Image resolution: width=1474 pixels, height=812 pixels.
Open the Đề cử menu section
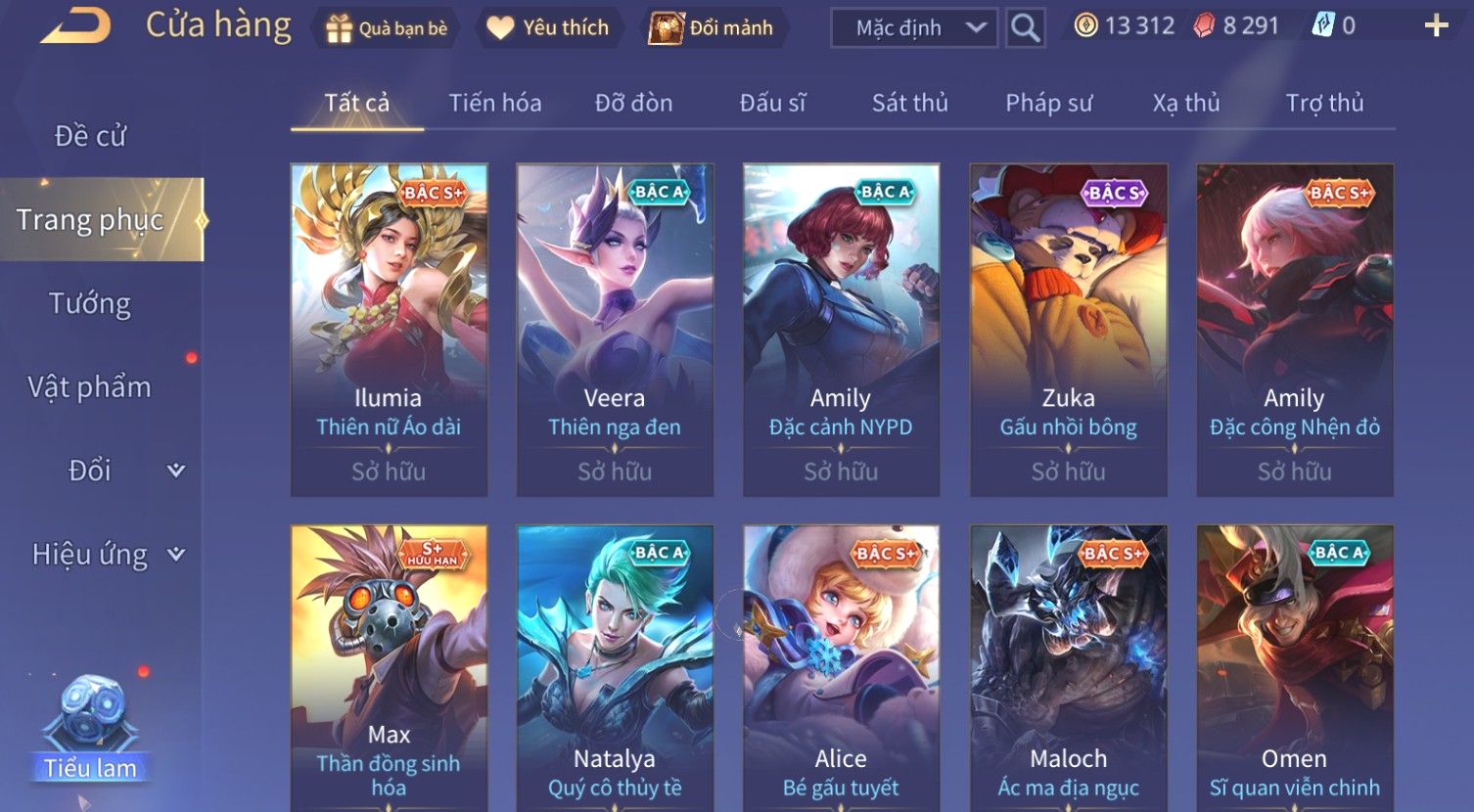(x=90, y=136)
